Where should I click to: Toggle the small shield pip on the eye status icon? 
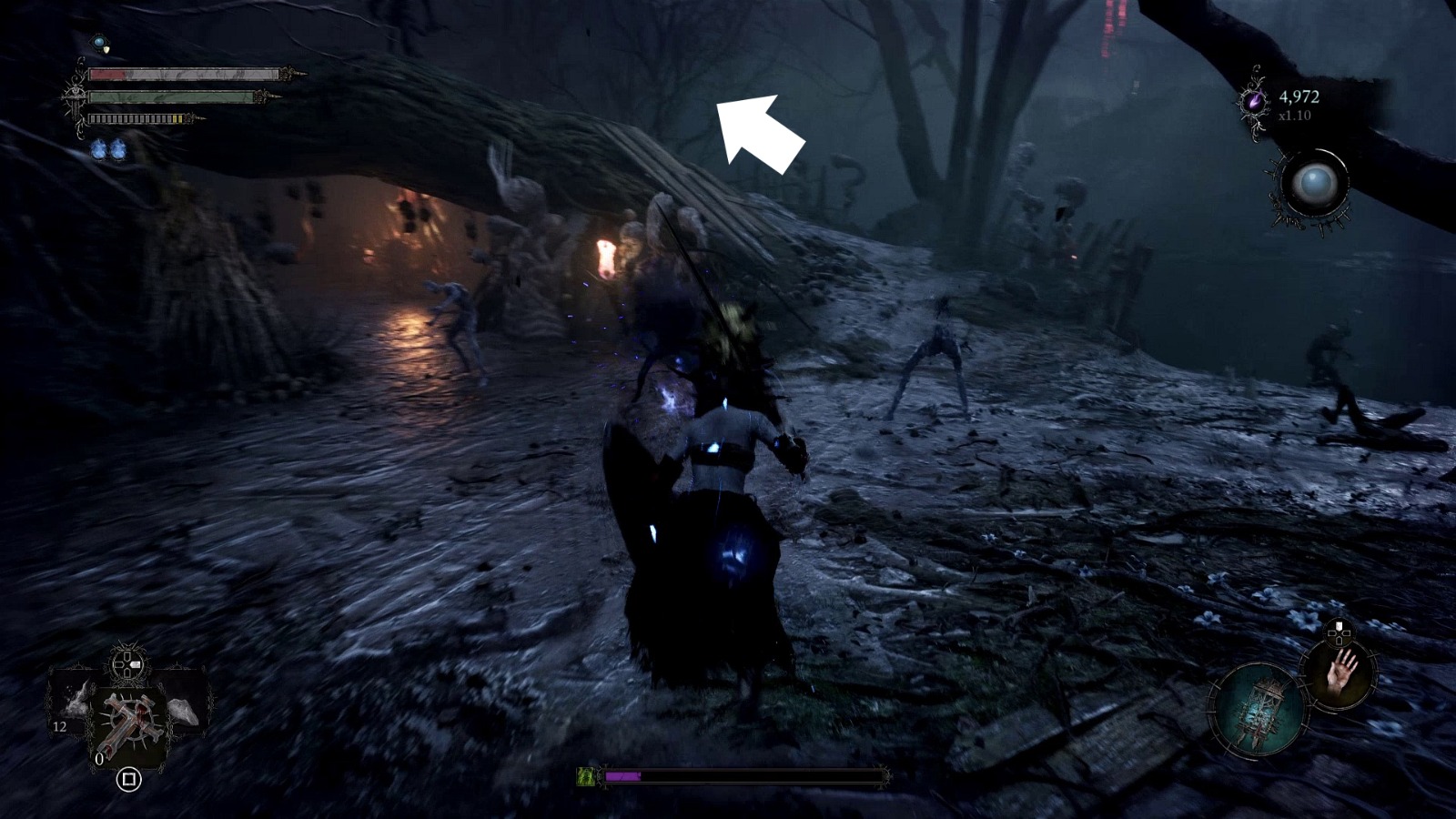coord(106,49)
